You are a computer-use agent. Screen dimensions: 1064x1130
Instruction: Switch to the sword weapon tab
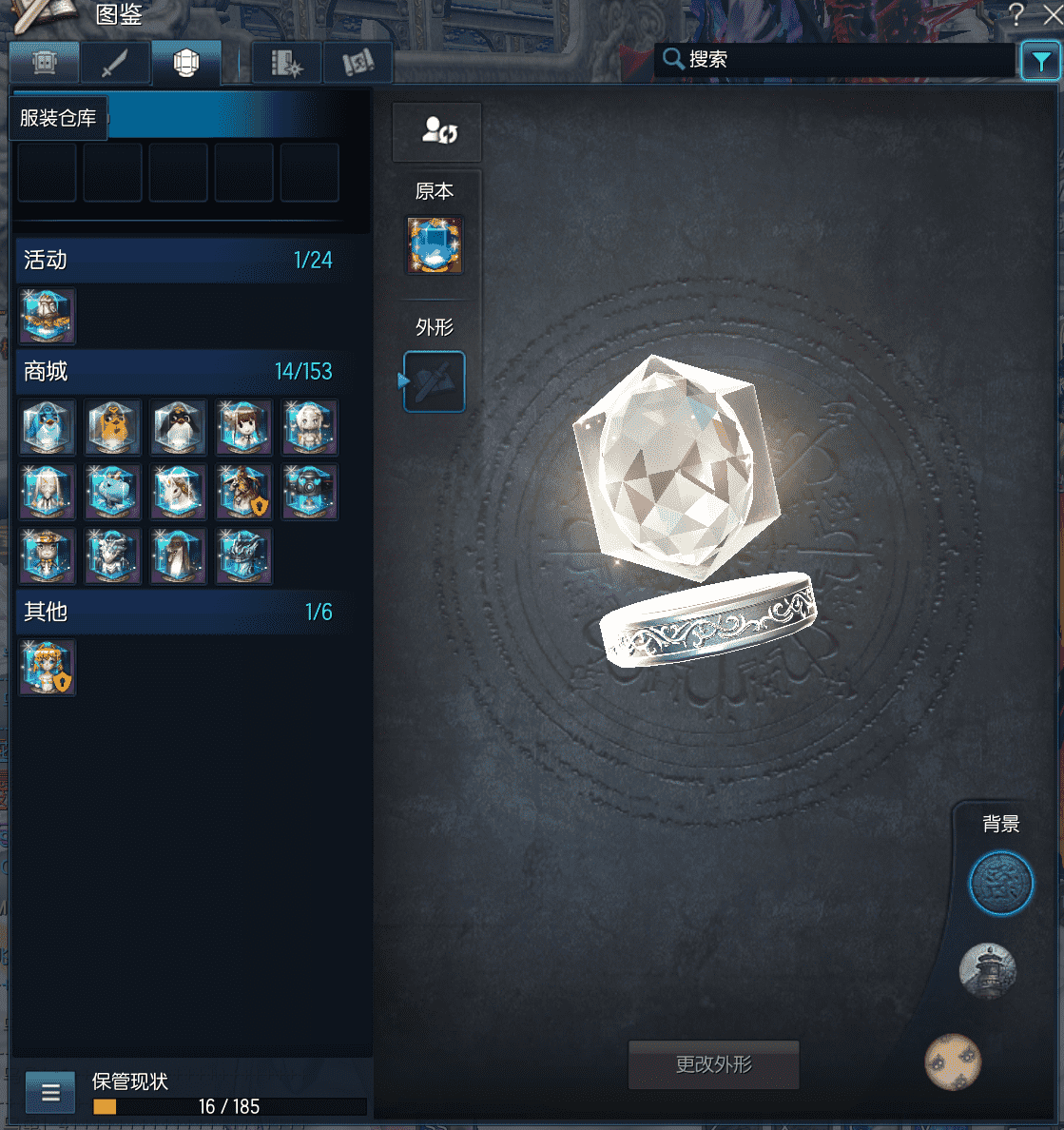(115, 64)
